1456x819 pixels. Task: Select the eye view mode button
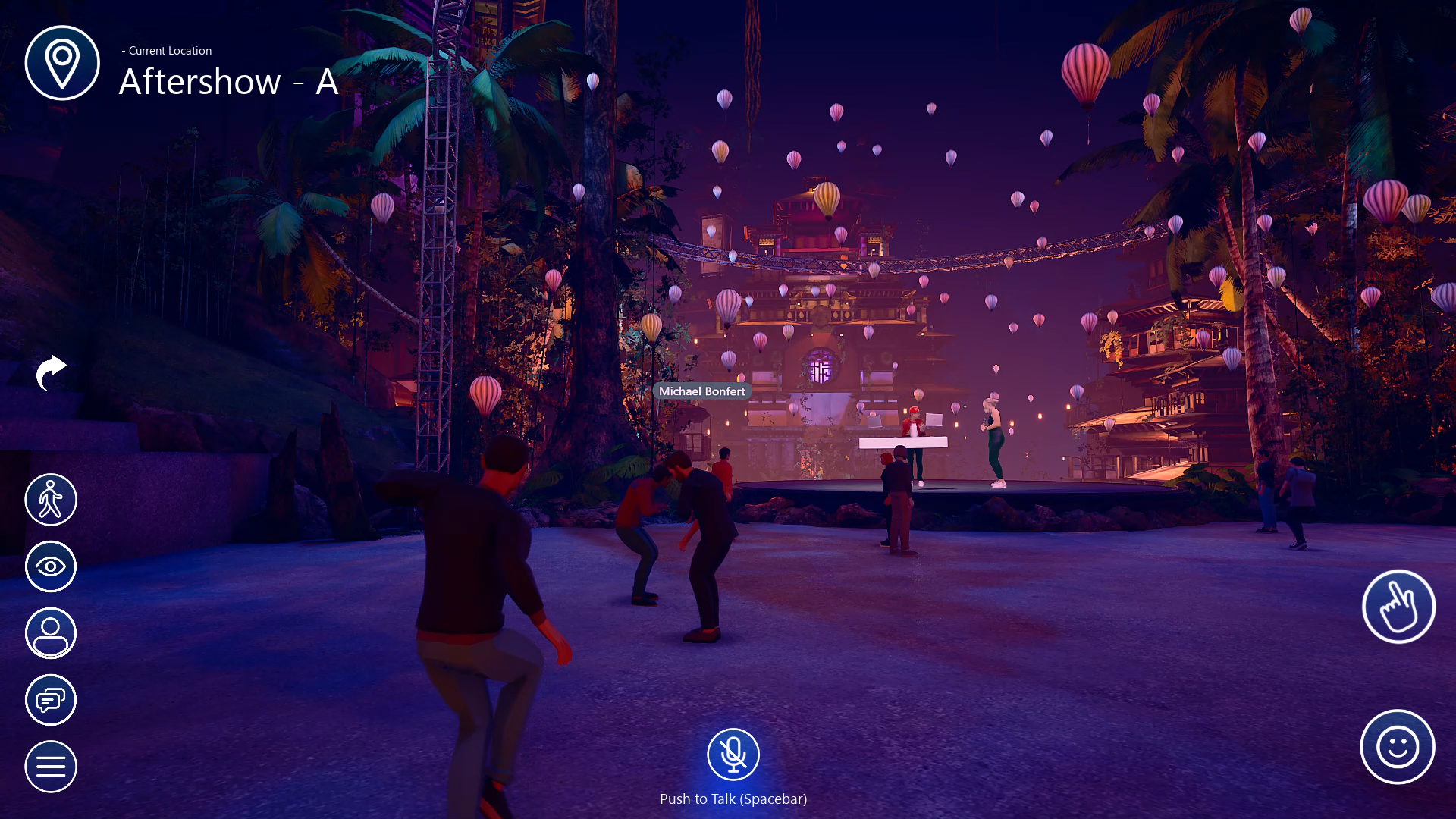(x=51, y=566)
